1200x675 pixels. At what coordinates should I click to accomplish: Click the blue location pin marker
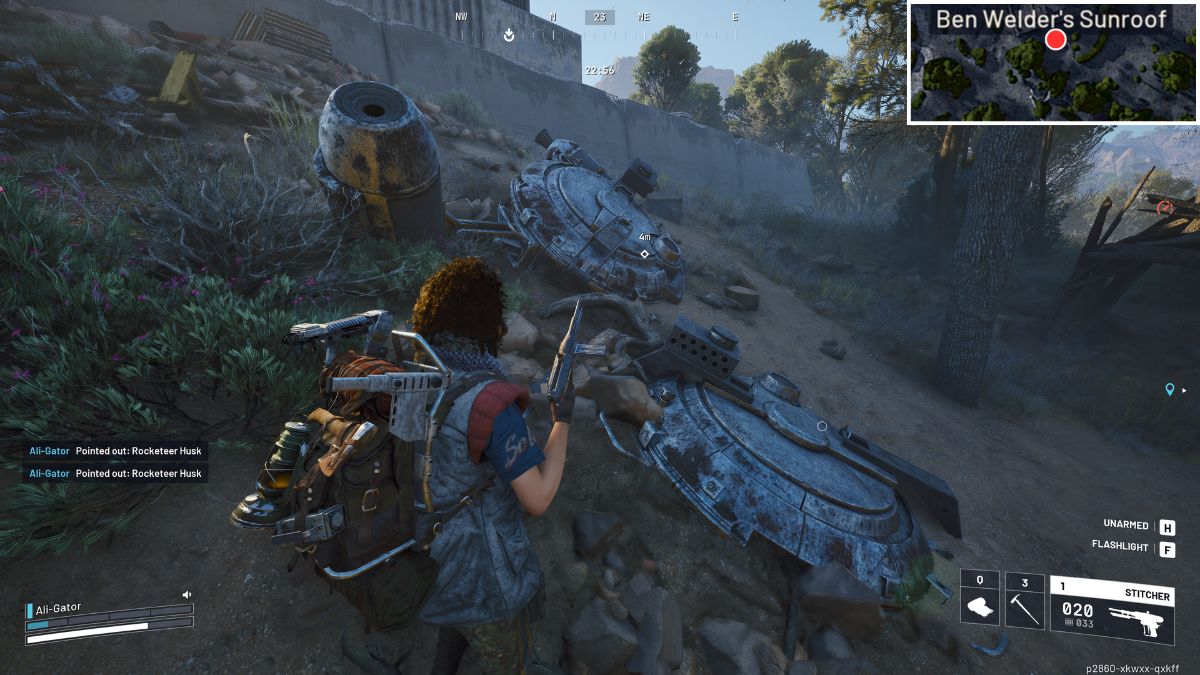[1169, 389]
